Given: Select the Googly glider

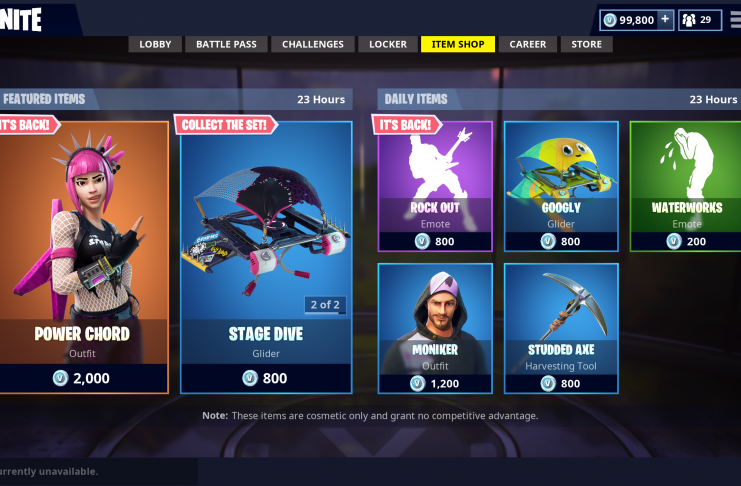Looking at the screenshot, I should point(561,186).
